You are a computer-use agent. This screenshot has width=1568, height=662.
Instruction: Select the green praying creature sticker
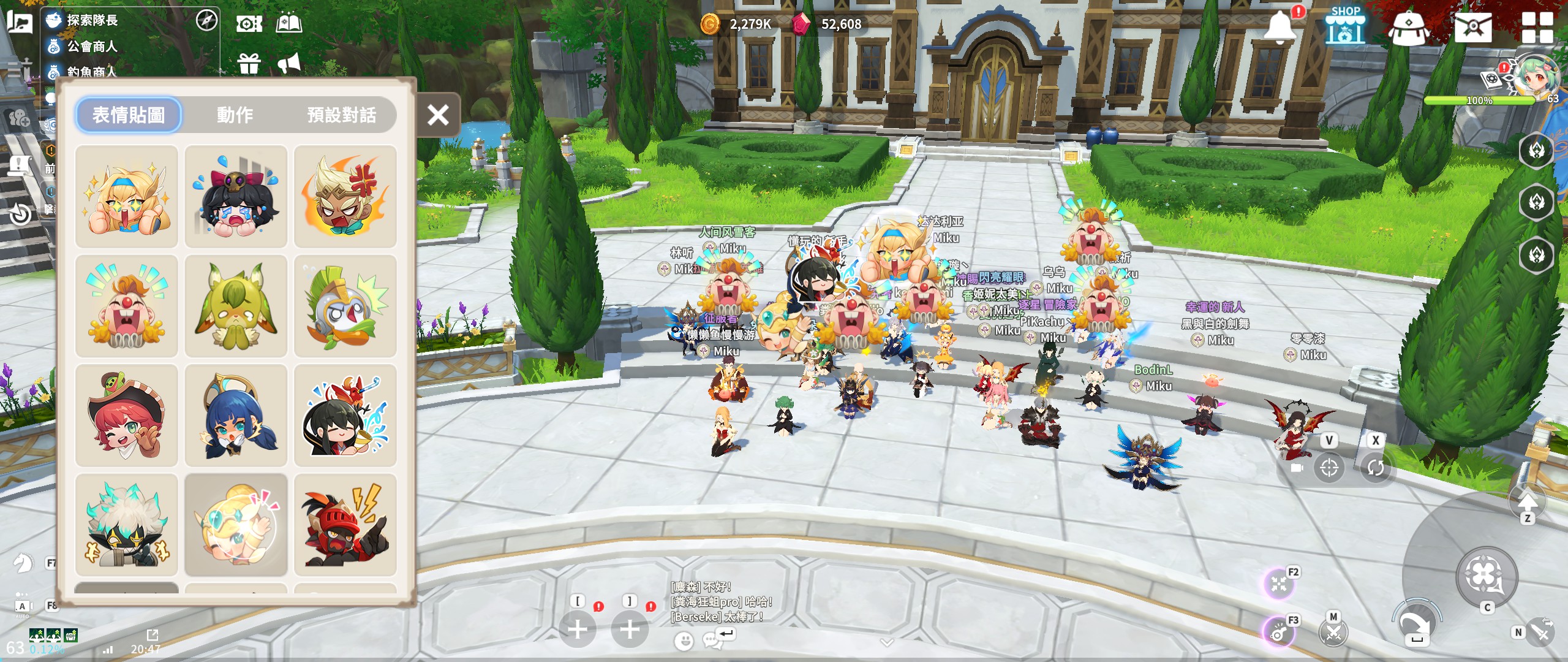coord(236,306)
